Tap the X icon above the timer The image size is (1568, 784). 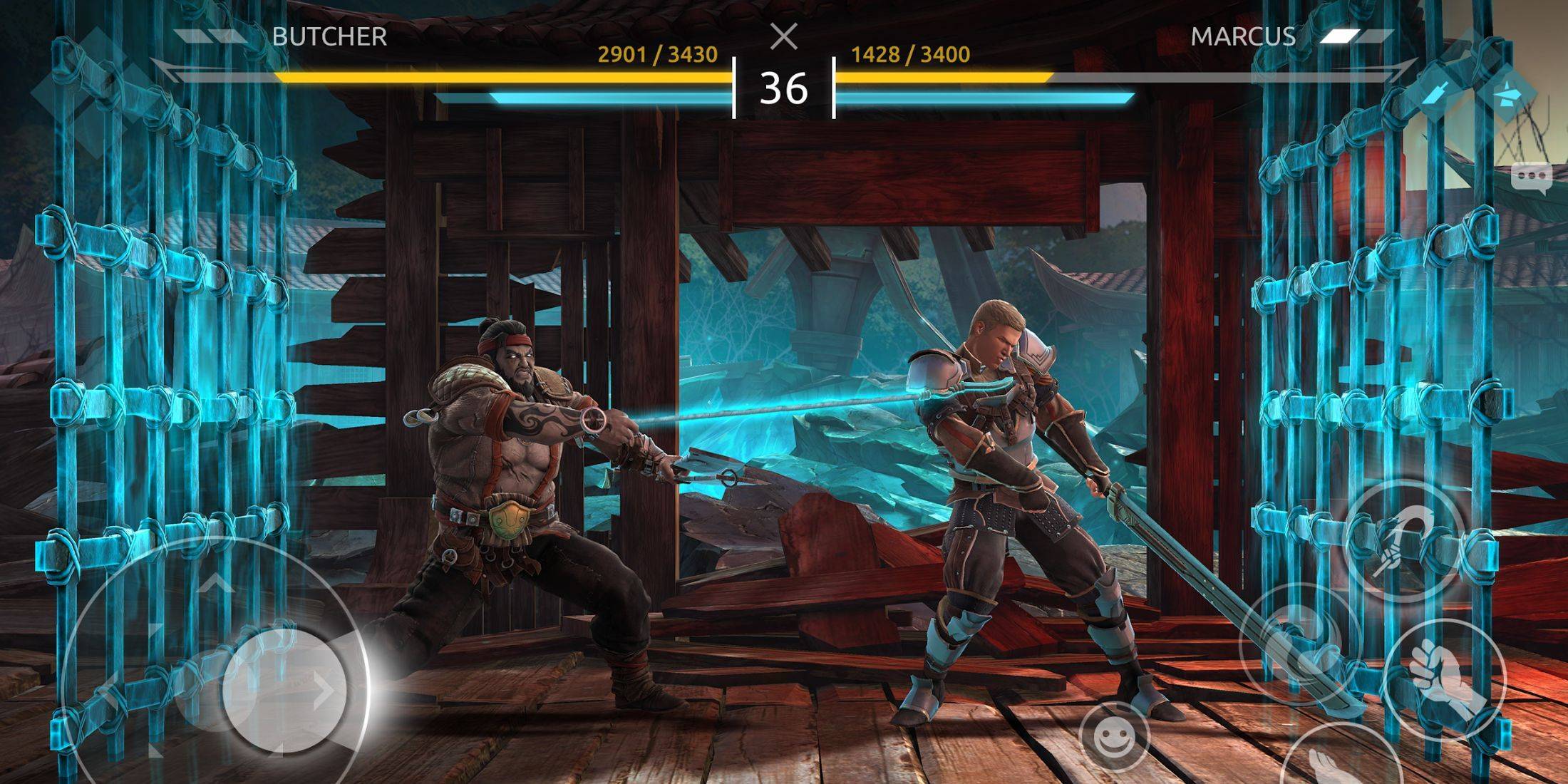click(784, 36)
